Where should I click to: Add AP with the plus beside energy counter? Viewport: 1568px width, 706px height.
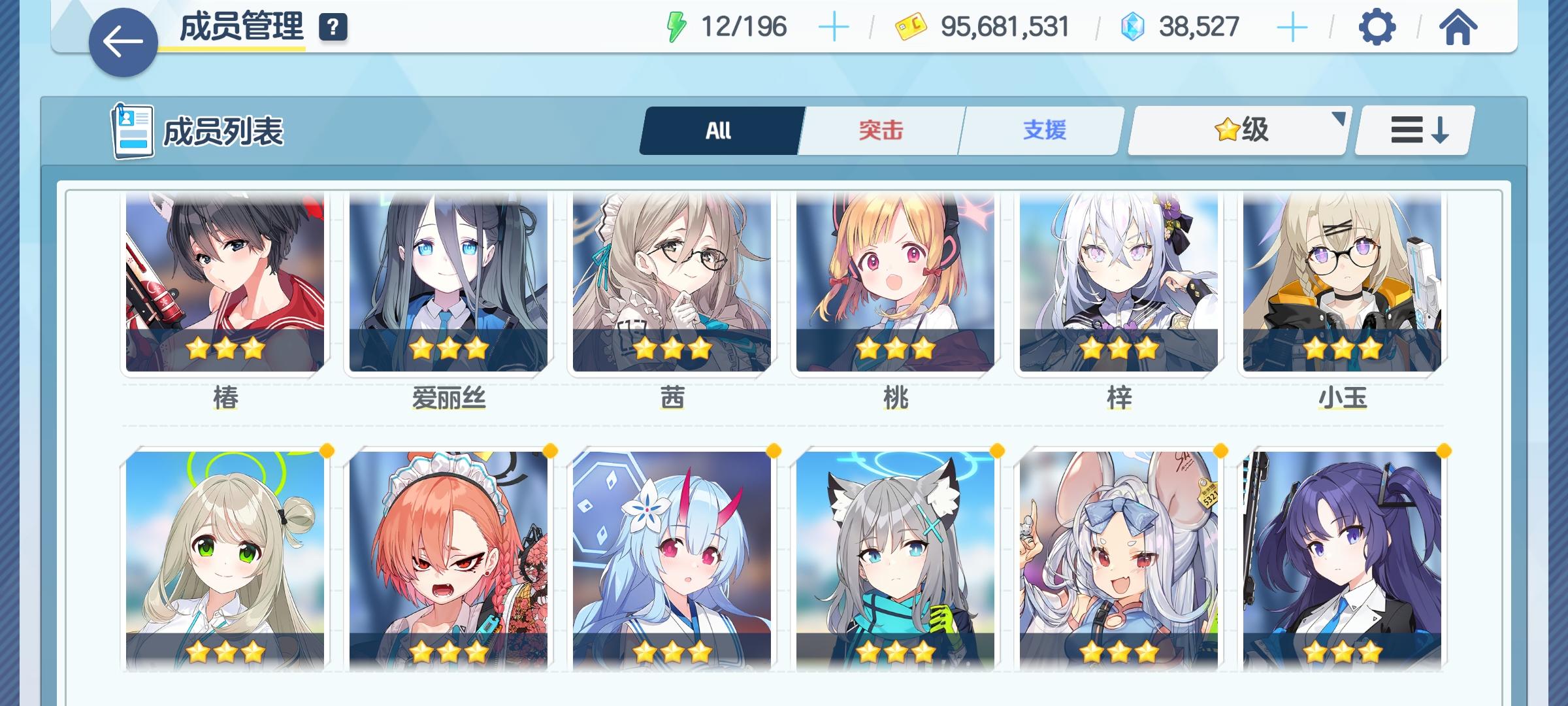click(836, 26)
